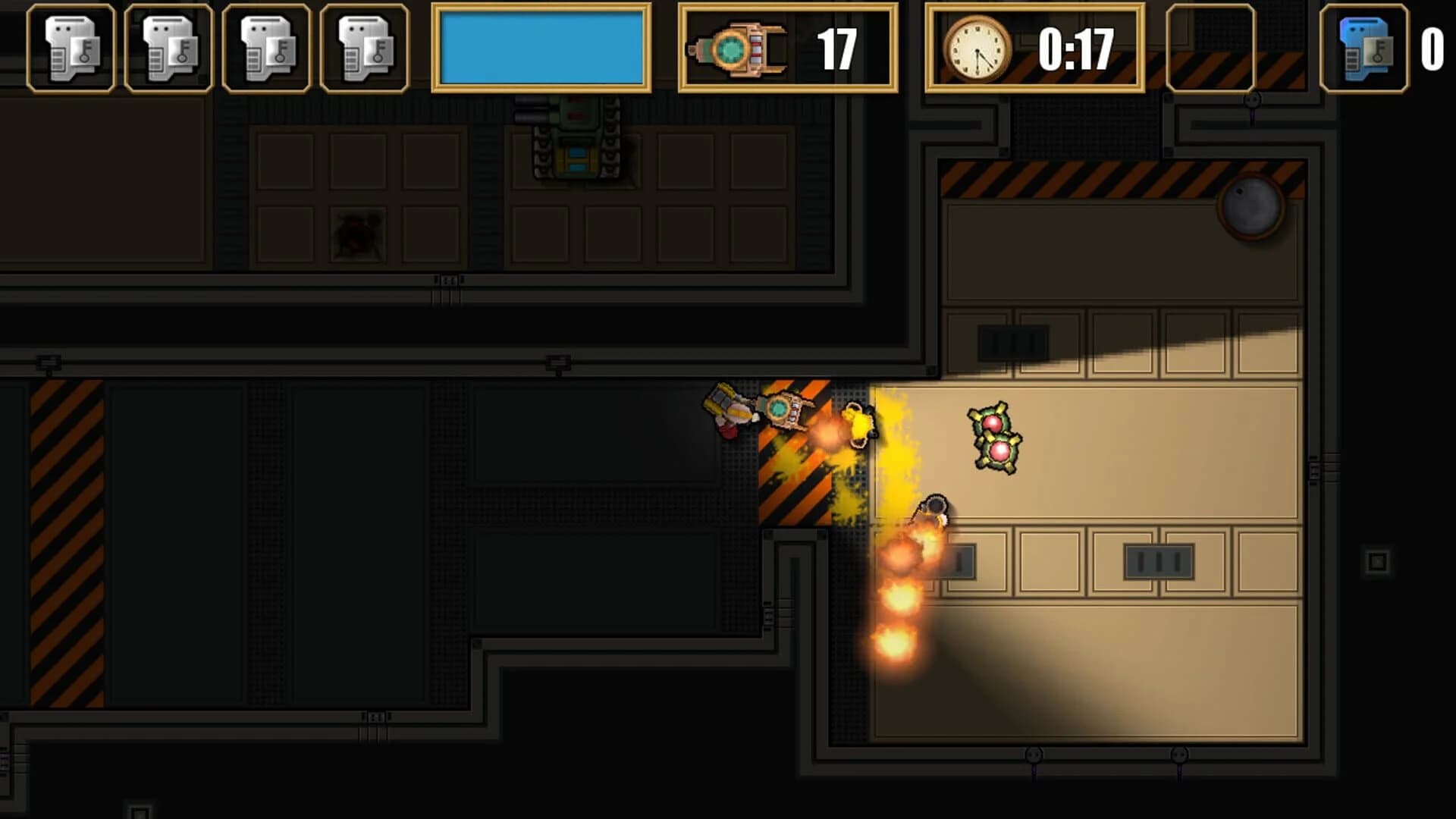Viewport: 1456px width, 819px height.
Task: Click the clock icon beside the timer
Action: pyautogui.click(x=977, y=47)
